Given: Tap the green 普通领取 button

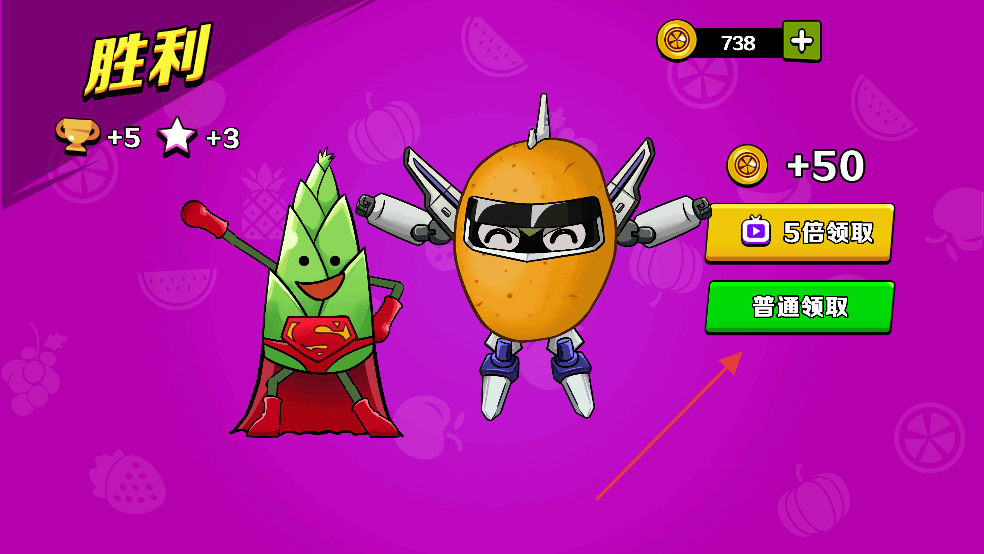Looking at the screenshot, I should [799, 307].
